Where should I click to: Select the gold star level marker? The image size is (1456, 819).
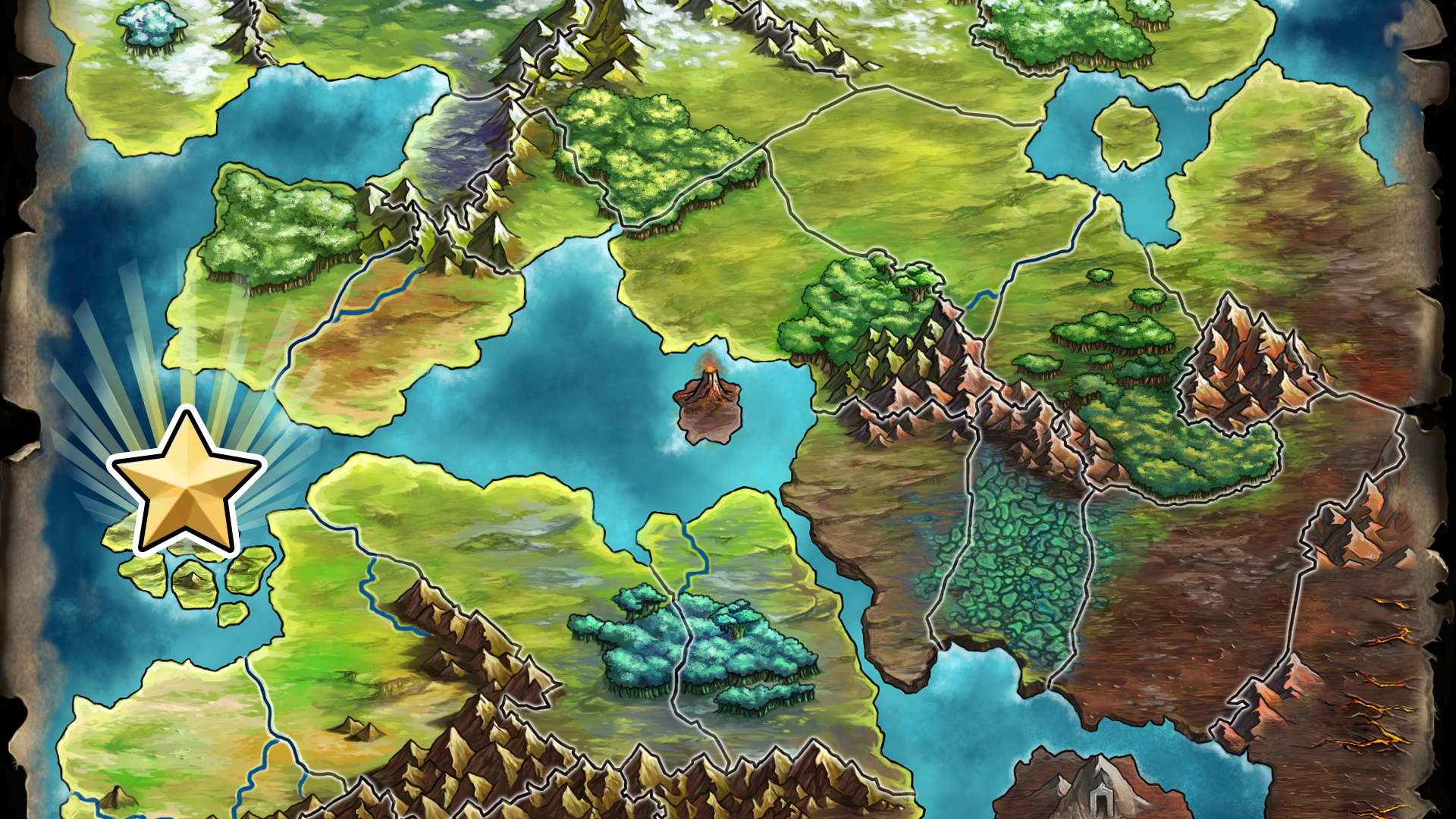(x=187, y=483)
